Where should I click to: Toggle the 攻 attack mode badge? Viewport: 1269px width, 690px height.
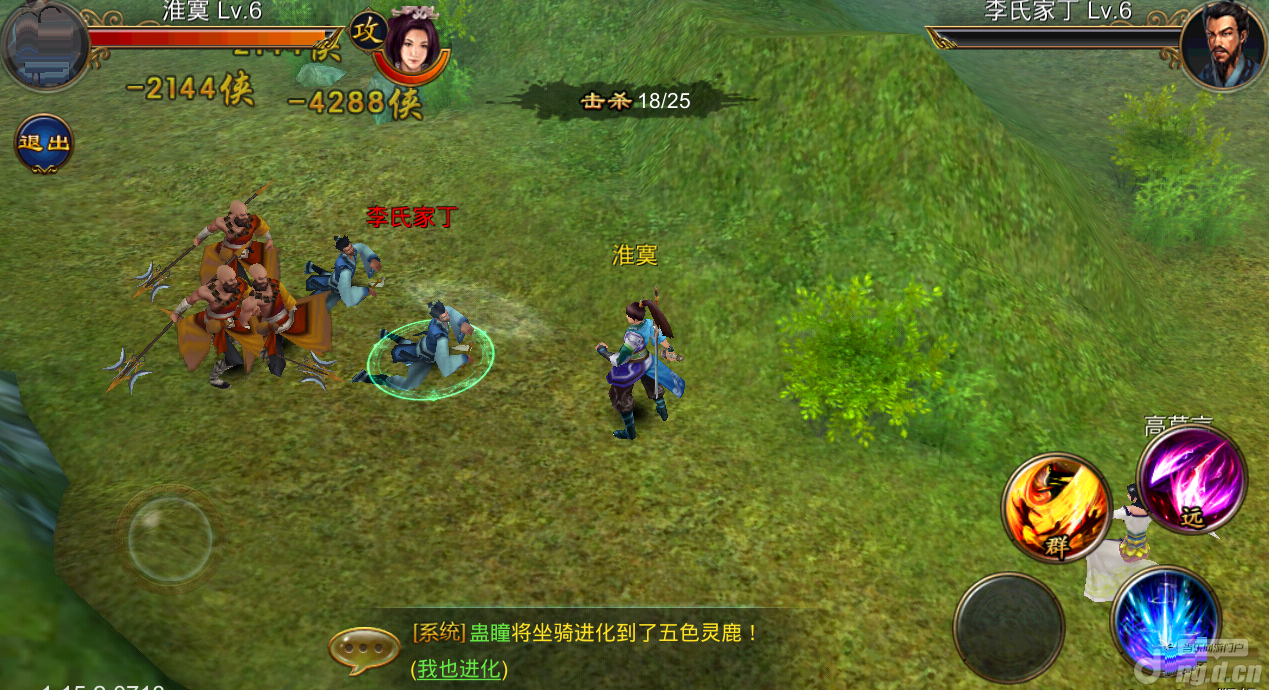point(367,32)
